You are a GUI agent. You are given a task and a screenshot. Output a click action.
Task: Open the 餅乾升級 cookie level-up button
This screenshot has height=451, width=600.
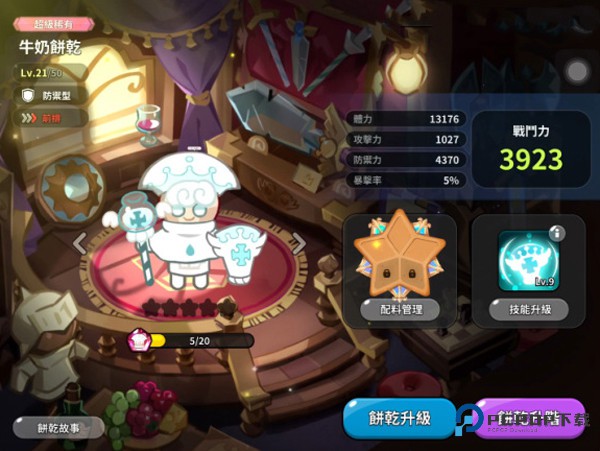[x=399, y=418]
